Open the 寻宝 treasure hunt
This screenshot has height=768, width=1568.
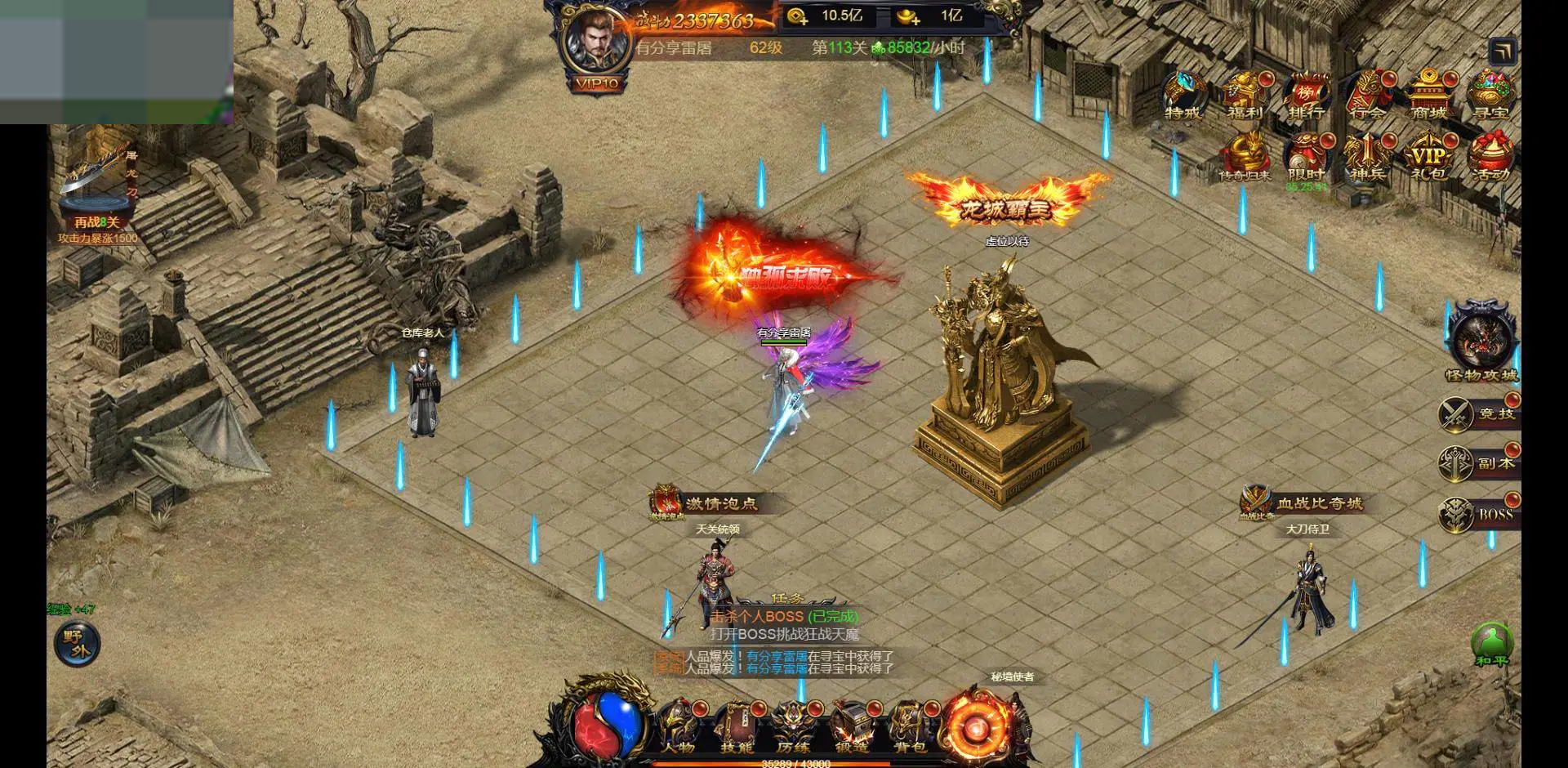1490,95
